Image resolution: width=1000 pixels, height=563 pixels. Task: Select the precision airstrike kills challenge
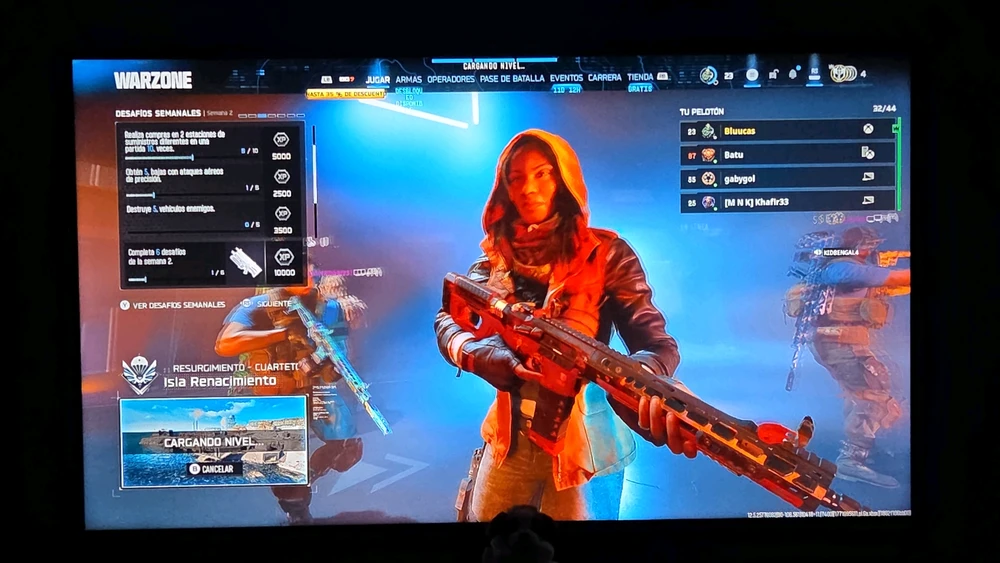pos(208,182)
